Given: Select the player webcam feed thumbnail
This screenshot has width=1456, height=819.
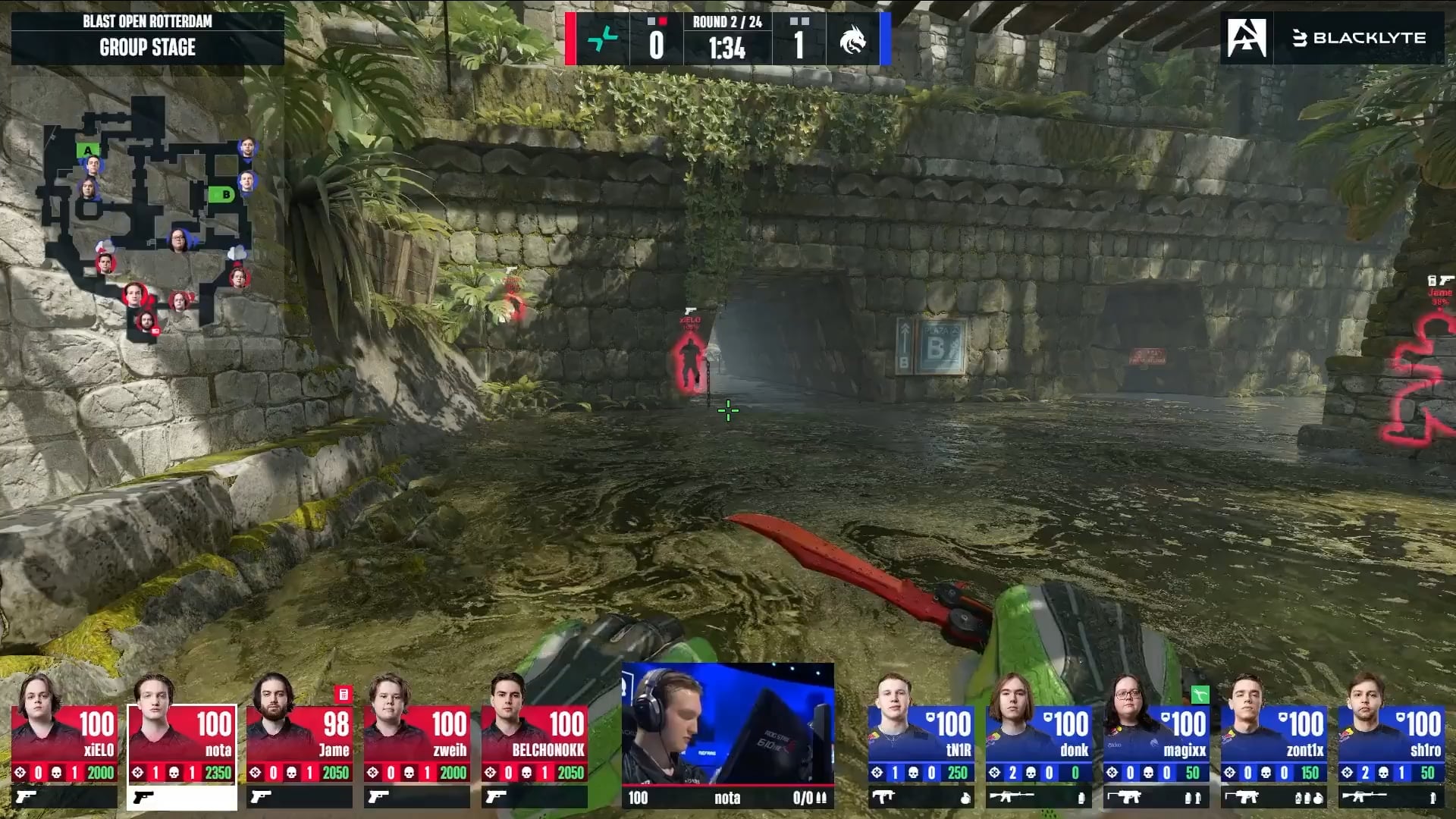Looking at the screenshot, I should coord(727,724).
